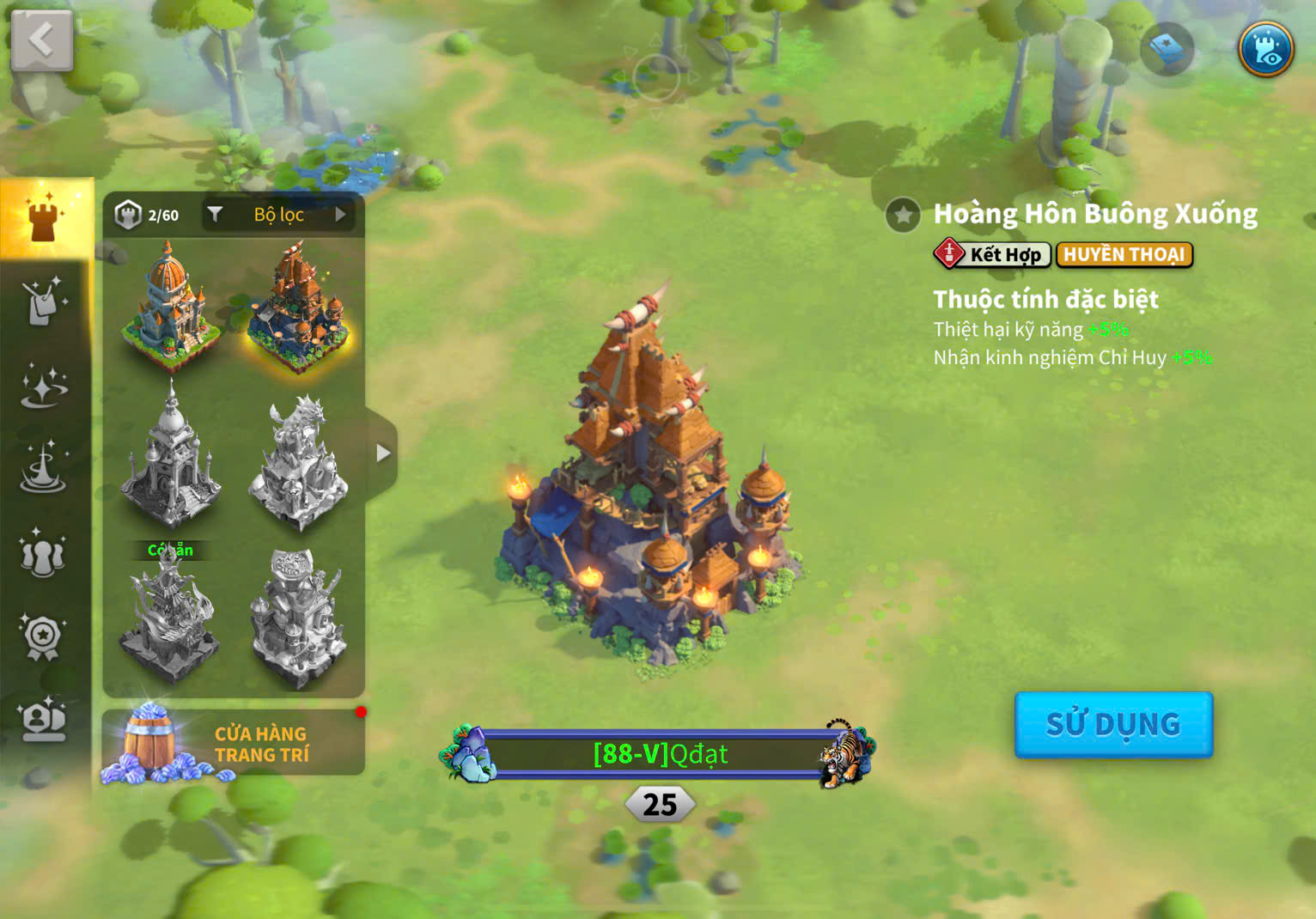This screenshot has height=919, width=1316.
Task: Apply the skin with the SỬ DỤNG button
Action: 1113,724
